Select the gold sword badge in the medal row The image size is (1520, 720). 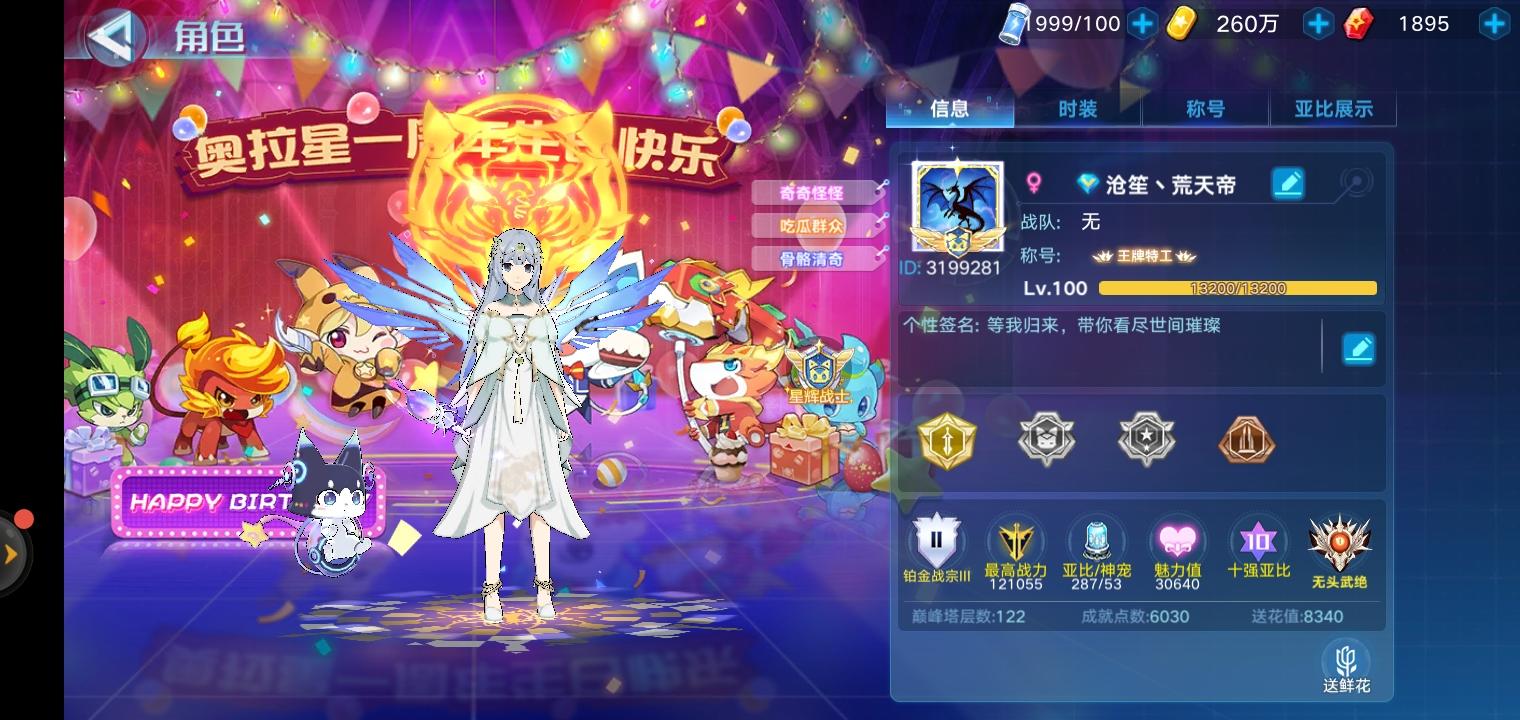click(947, 438)
